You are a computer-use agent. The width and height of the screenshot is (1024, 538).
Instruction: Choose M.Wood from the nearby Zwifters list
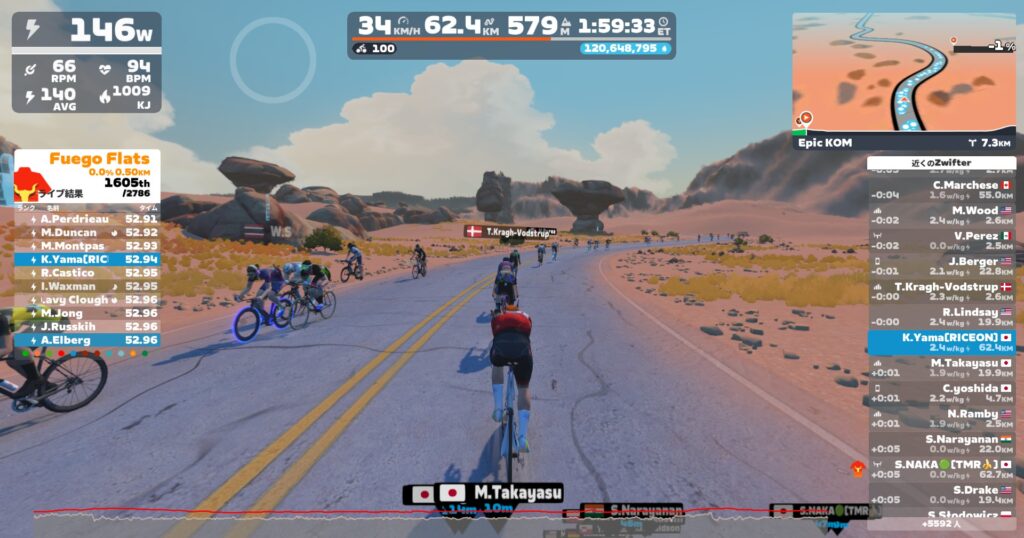click(x=941, y=215)
